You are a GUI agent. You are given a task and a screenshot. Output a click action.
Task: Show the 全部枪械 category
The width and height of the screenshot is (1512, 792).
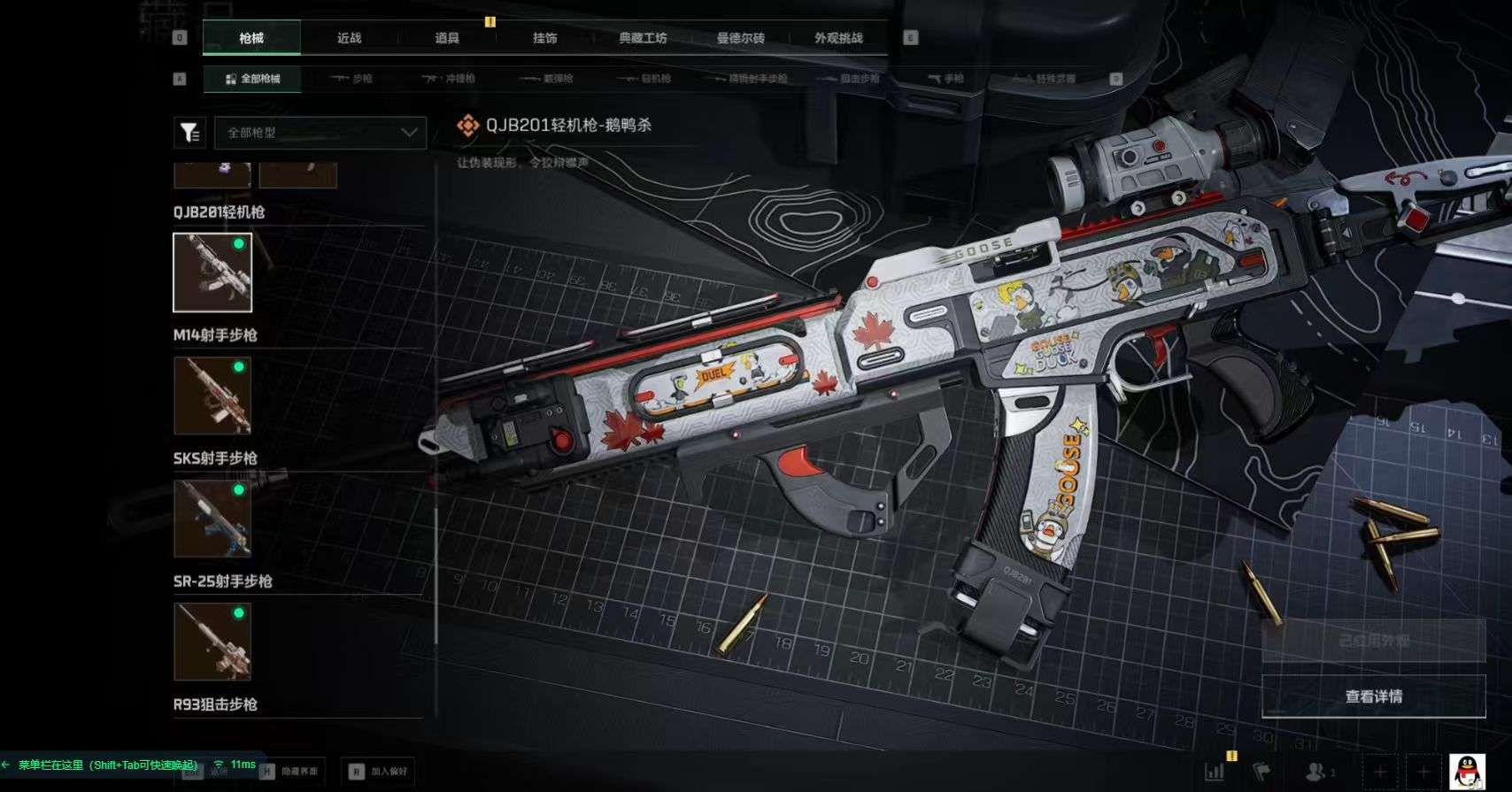point(252,79)
